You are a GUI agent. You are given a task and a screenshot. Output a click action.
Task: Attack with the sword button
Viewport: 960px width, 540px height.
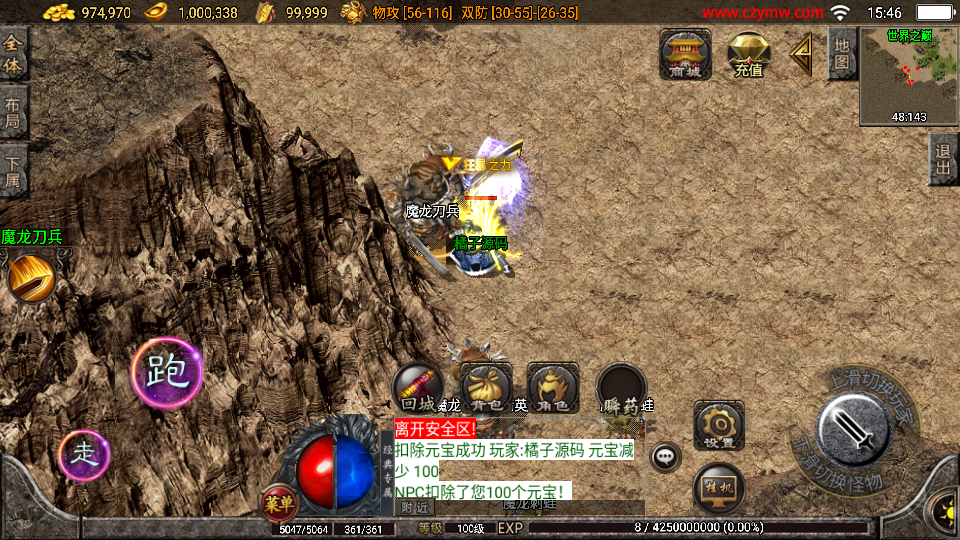coord(853,431)
